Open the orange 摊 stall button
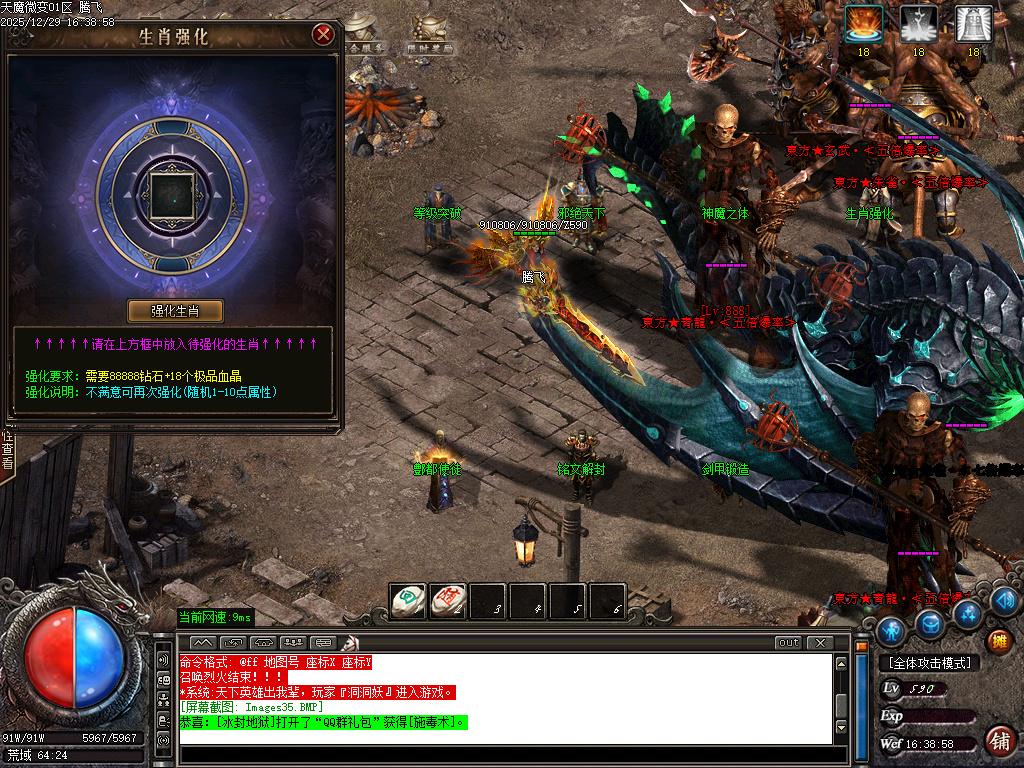 998,641
